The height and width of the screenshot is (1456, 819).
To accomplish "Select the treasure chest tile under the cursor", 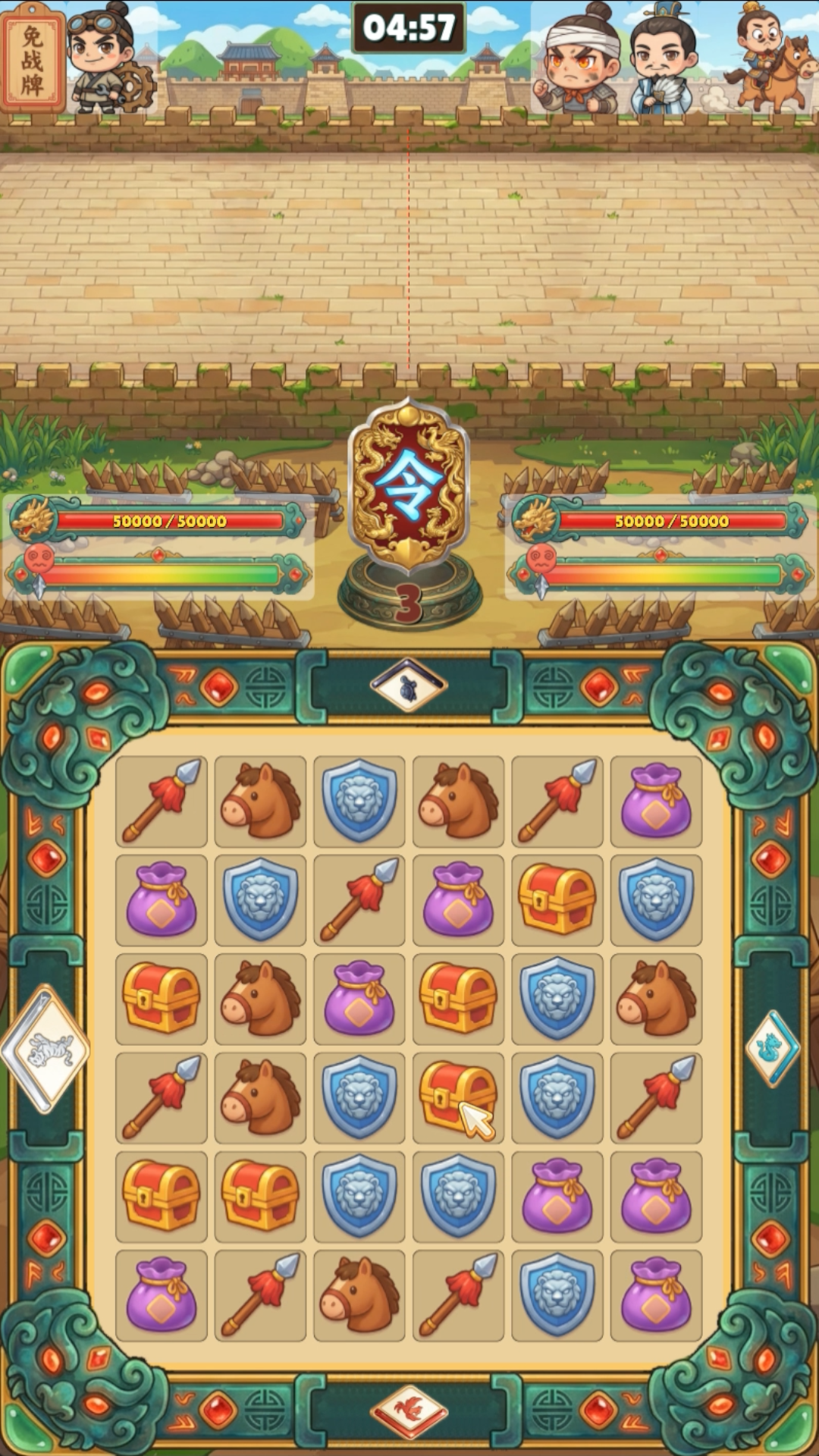I will [x=458, y=1097].
